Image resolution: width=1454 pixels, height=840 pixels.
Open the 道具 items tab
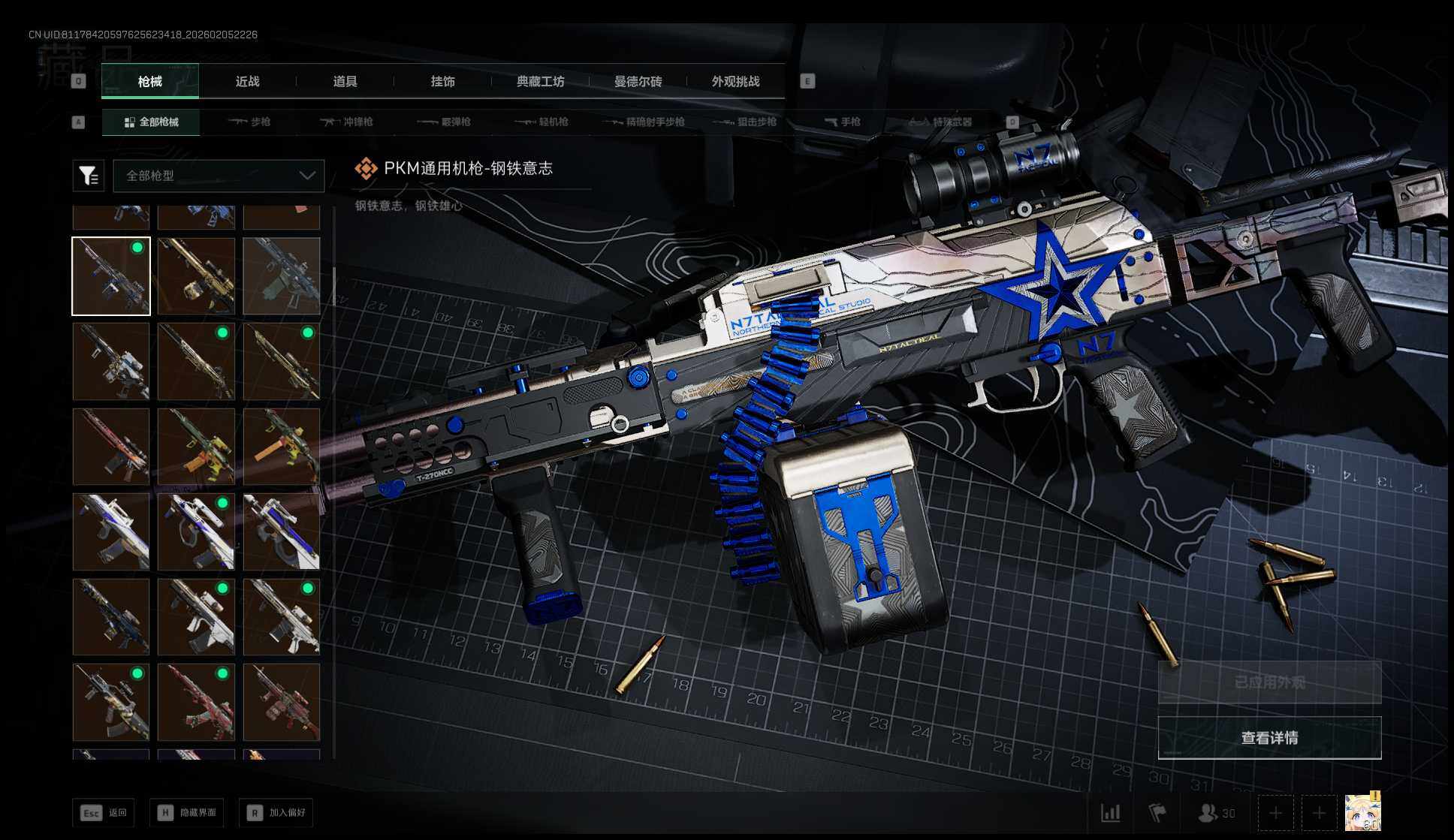pyautogui.click(x=345, y=81)
